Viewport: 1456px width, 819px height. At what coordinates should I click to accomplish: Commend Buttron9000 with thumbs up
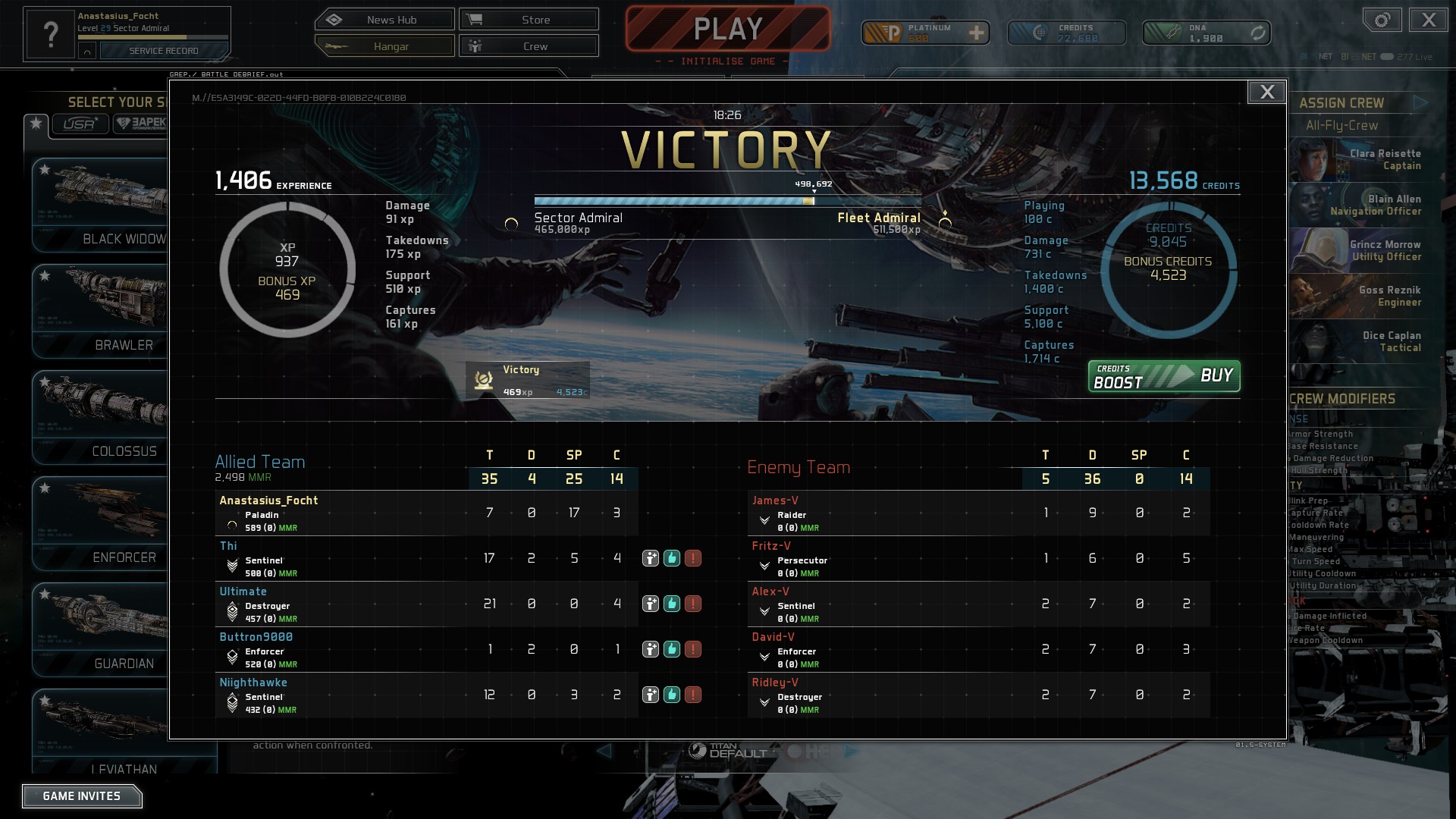click(x=670, y=649)
